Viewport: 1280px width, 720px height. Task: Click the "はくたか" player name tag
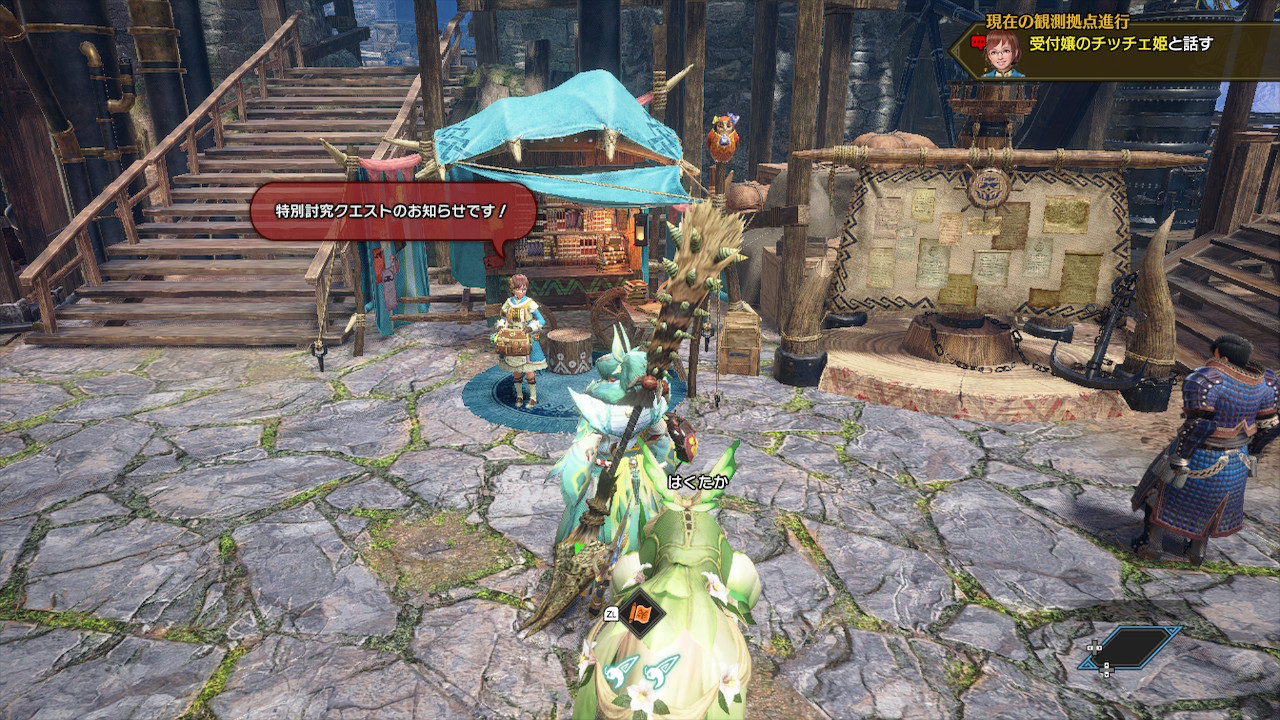pyautogui.click(x=698, y=482)
